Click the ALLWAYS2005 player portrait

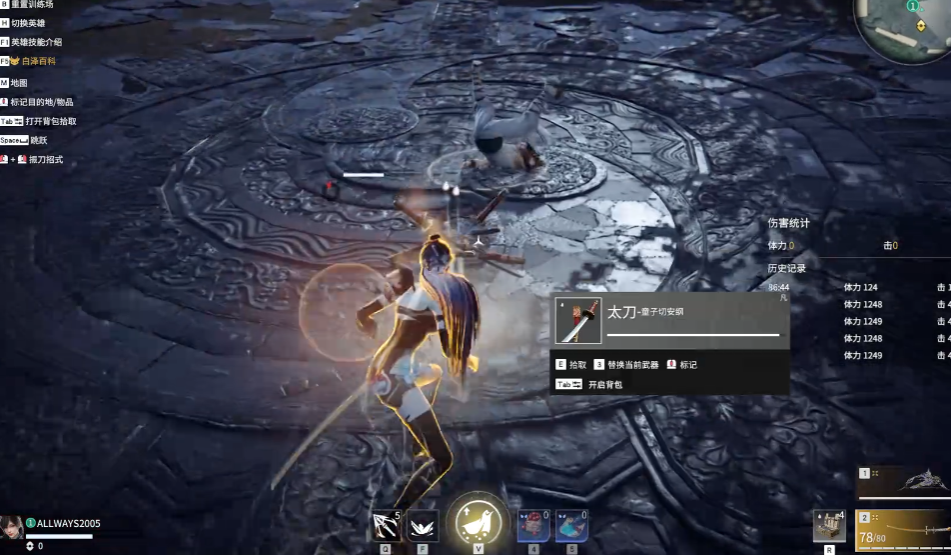pyautogui.click(x=12, y=527)
